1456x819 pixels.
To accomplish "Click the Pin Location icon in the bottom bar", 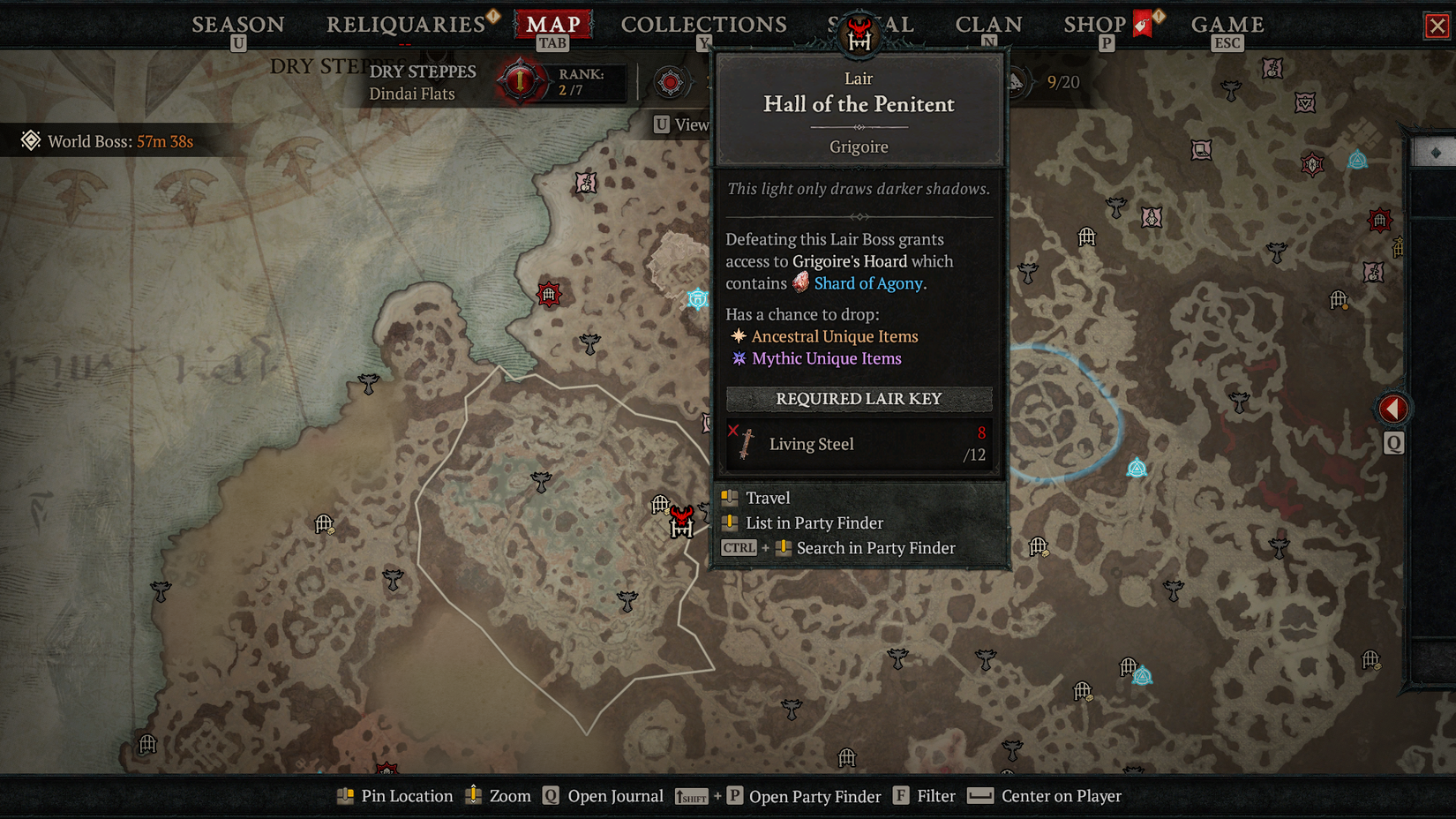I will tap(344, 795).
